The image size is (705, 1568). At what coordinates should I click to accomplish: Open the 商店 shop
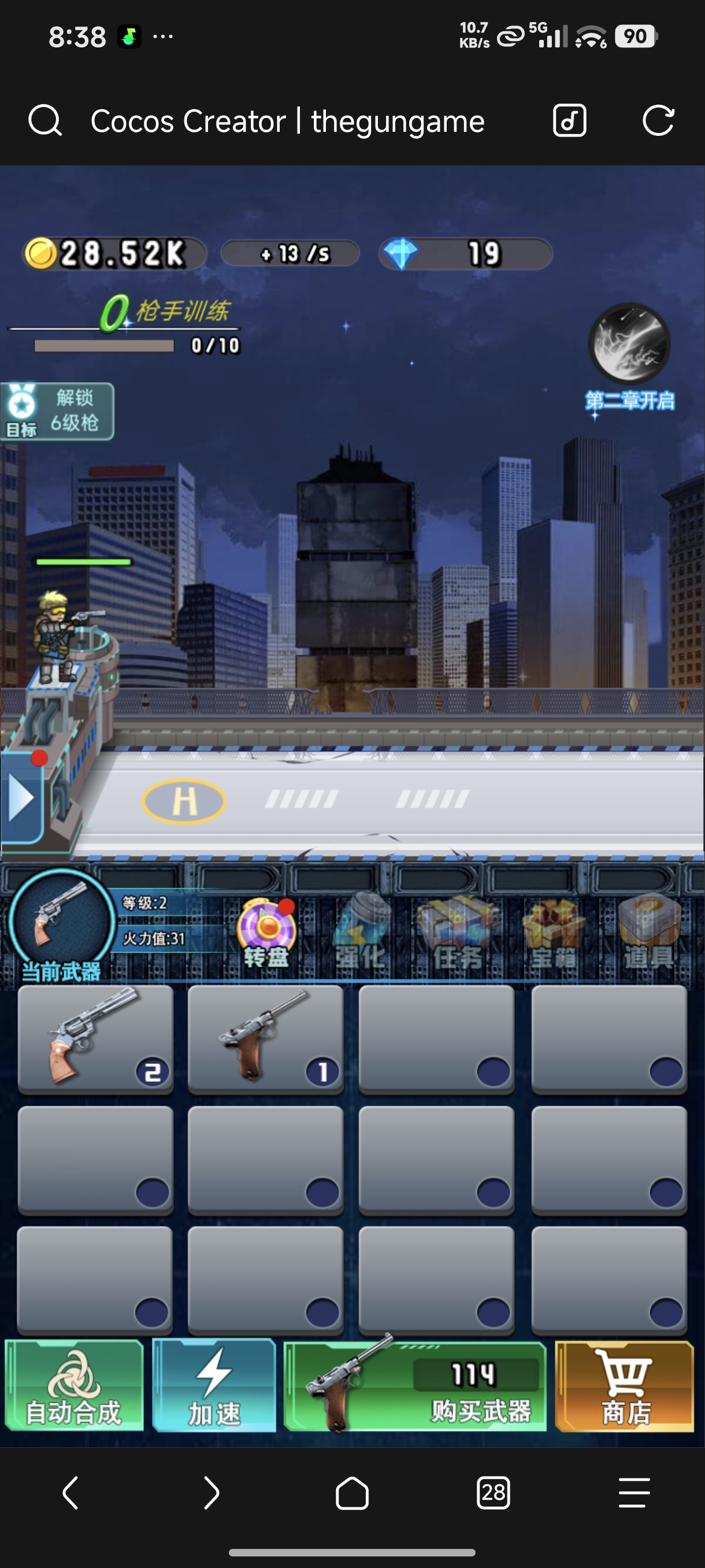tap(625, 1386)
